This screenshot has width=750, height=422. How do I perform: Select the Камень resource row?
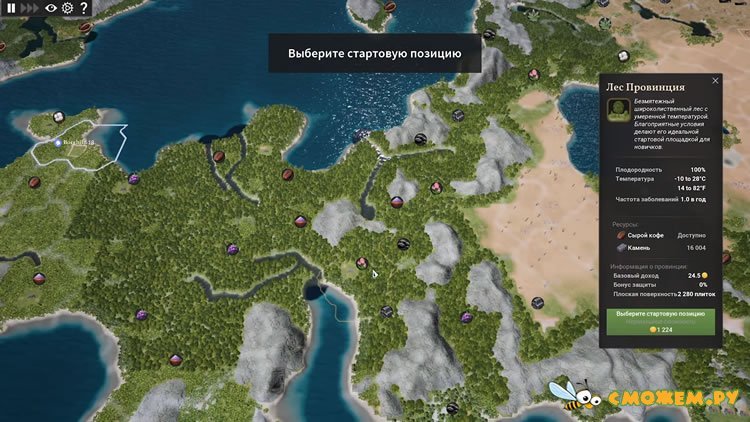tap(660, 248)
